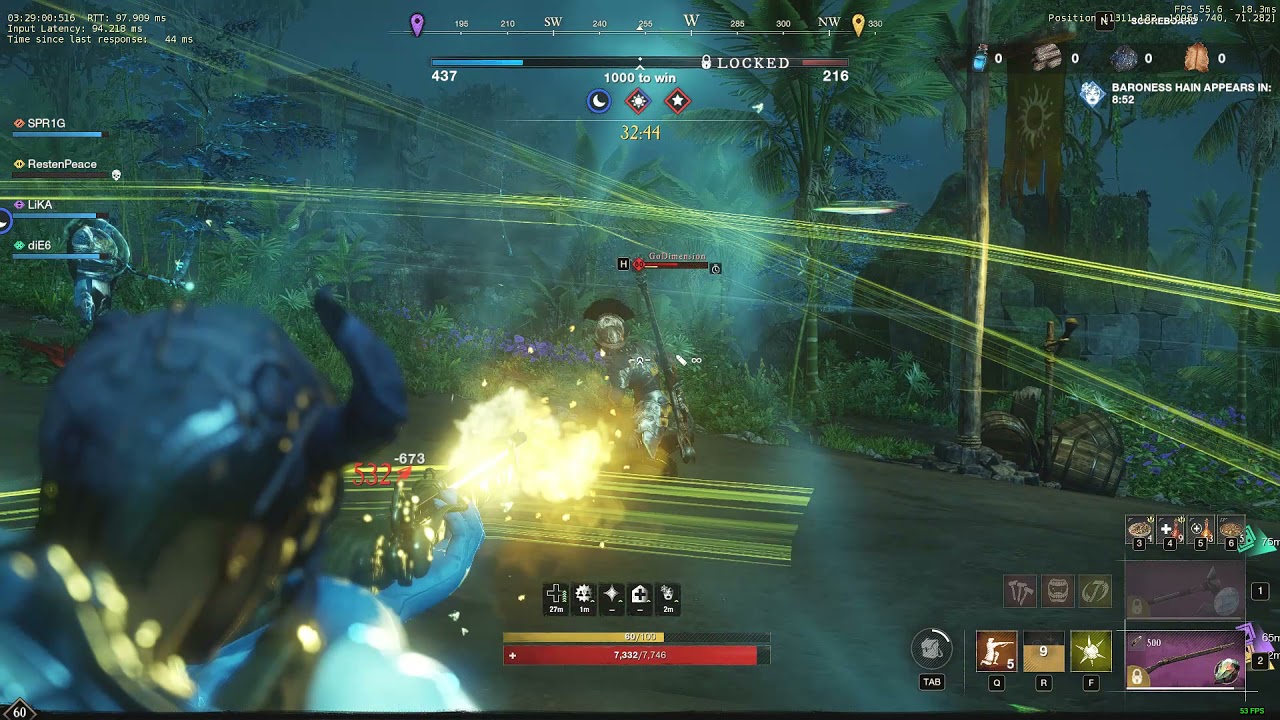Image resolution: width=1280 pixels, height=720 pixels.
Task: Switch to the locked hatchet weapon slot
Action: 1185,592
